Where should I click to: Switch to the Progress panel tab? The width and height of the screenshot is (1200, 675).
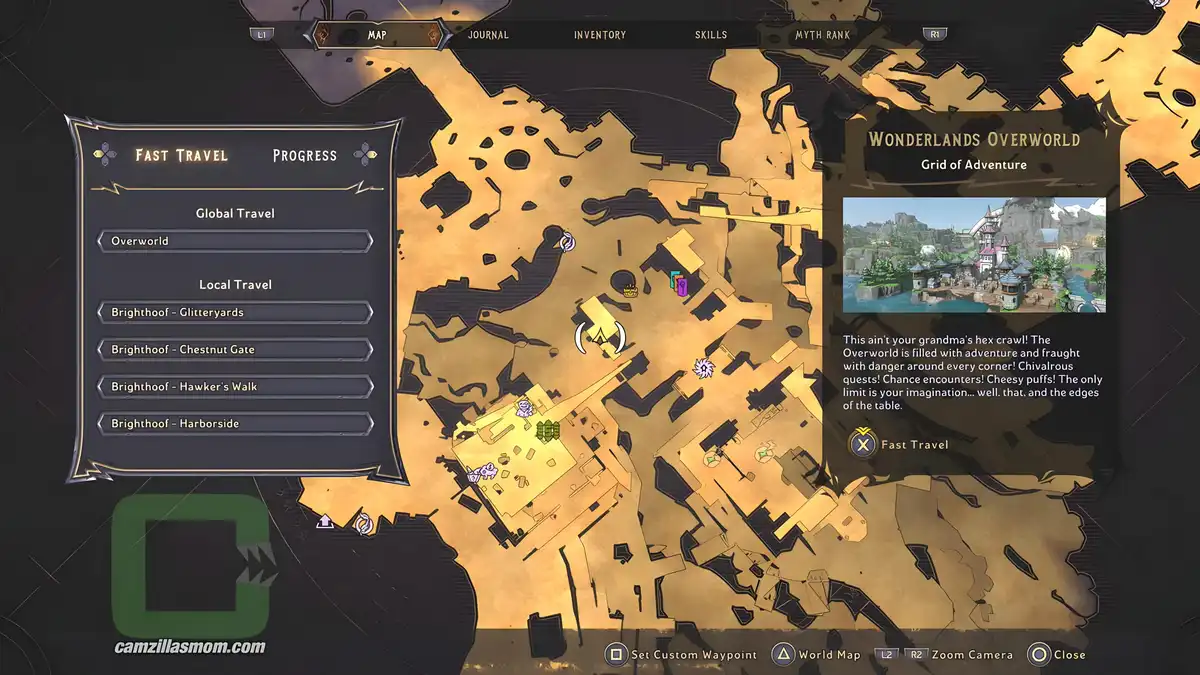click(x=305, y=155)
